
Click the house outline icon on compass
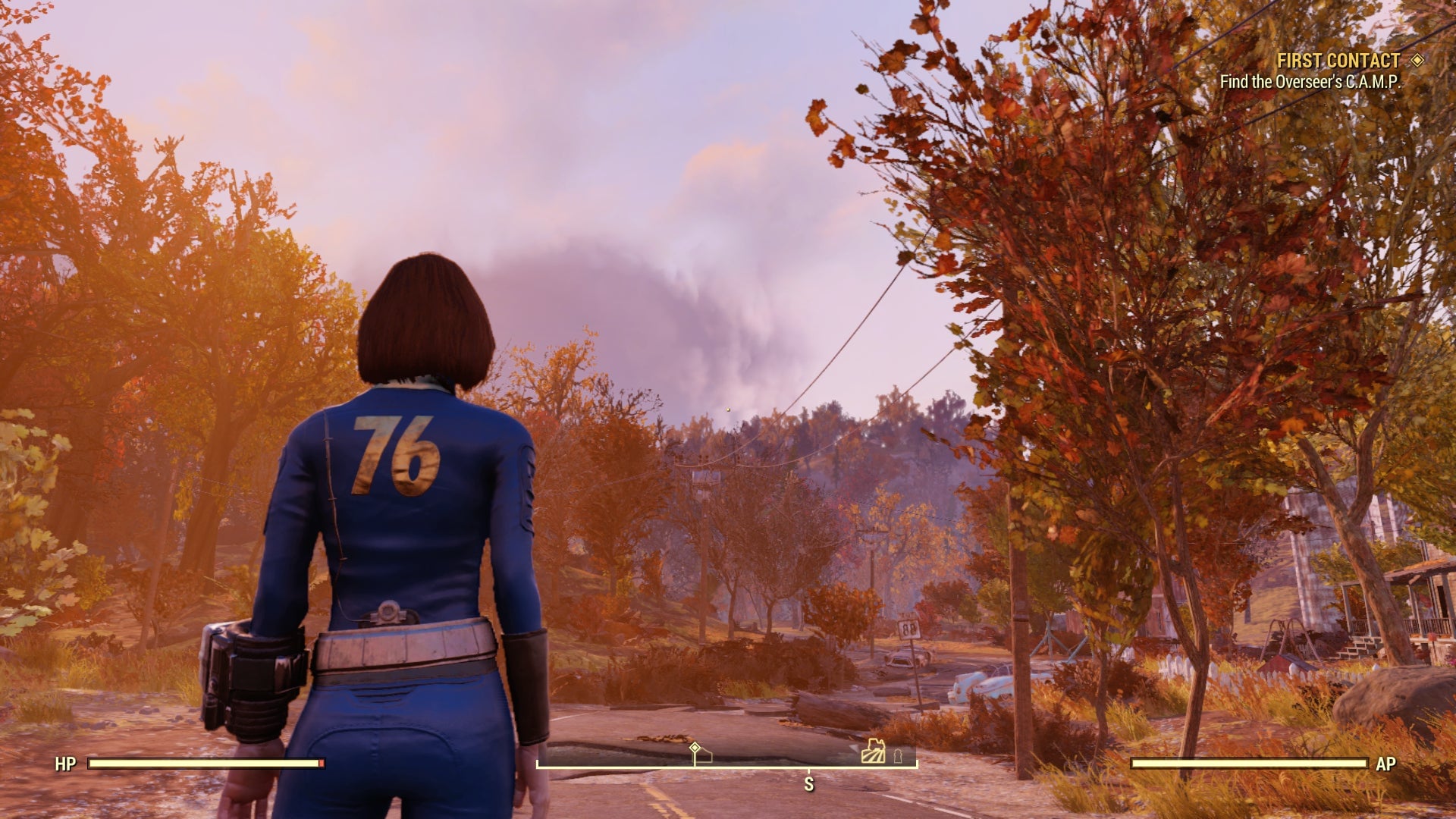(x=703, y=756)
